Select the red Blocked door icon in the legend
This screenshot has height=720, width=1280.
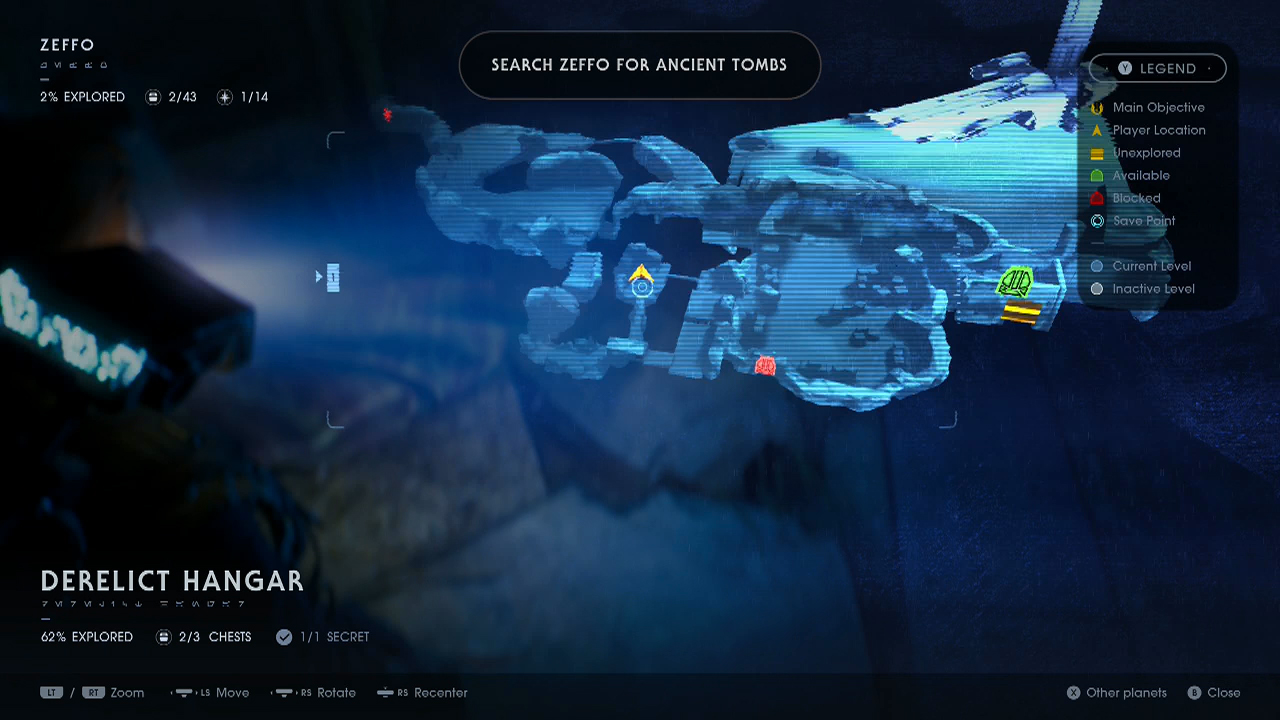click(x=1097, y=198)
